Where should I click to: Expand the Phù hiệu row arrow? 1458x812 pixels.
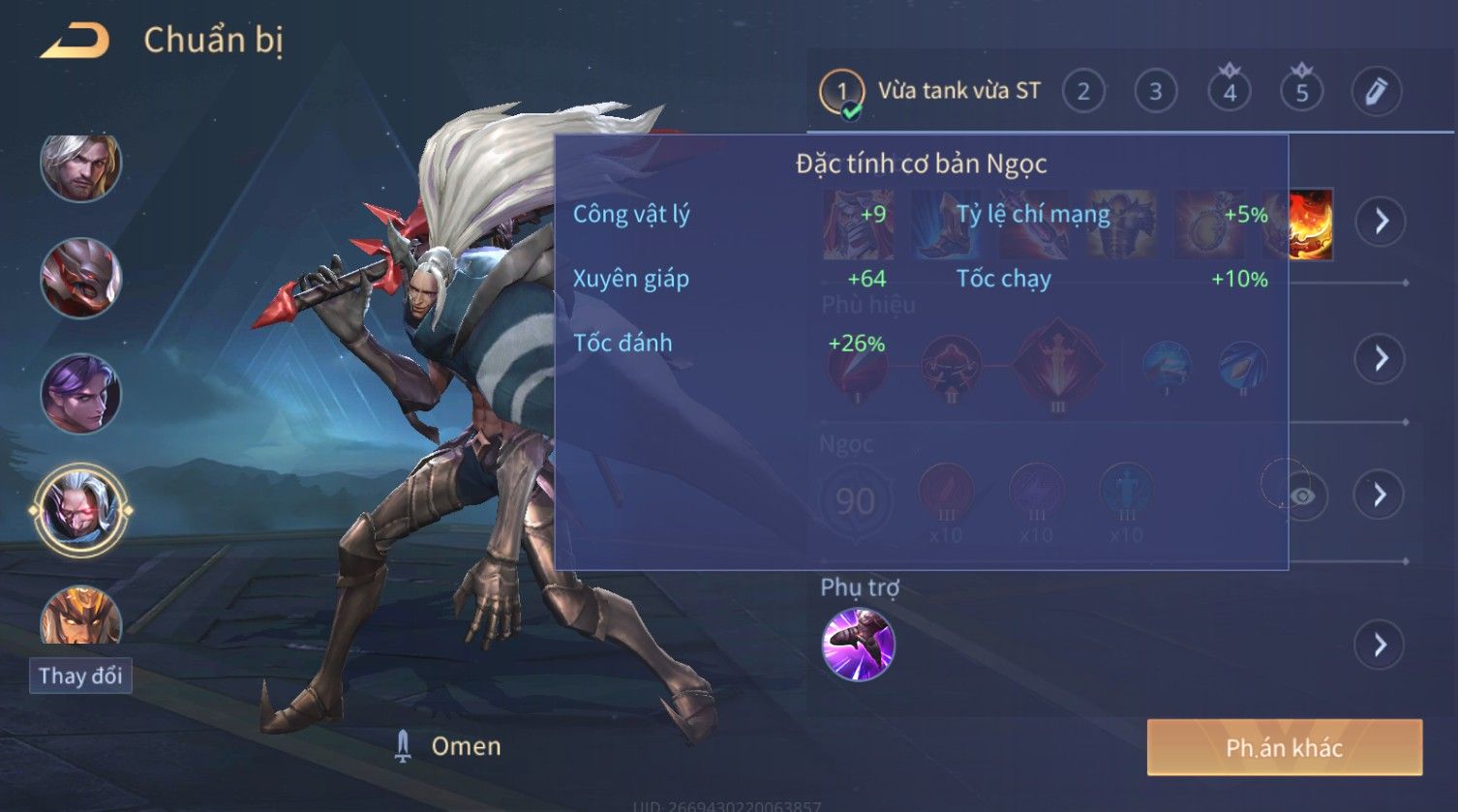click(1381, 359)
